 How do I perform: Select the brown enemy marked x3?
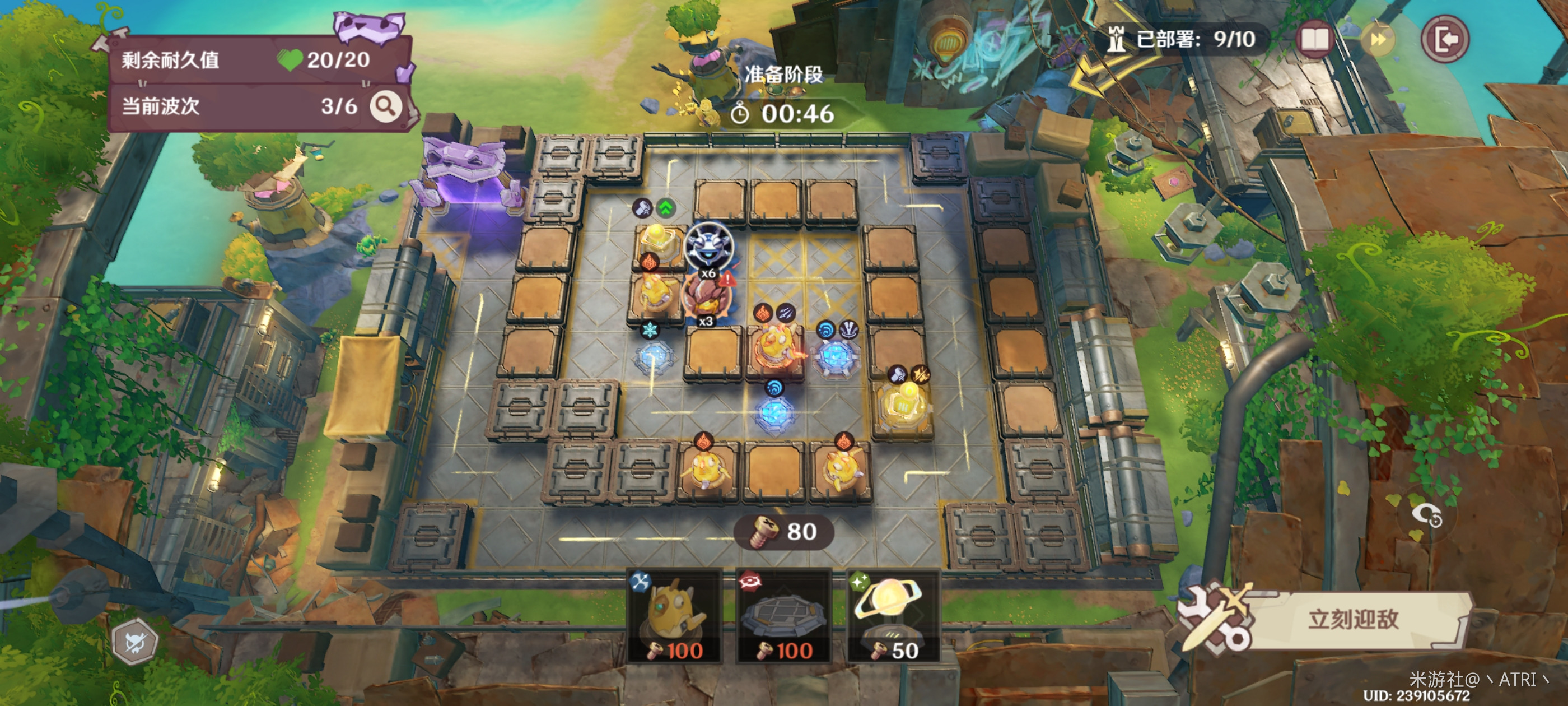(x=705, y=296)
